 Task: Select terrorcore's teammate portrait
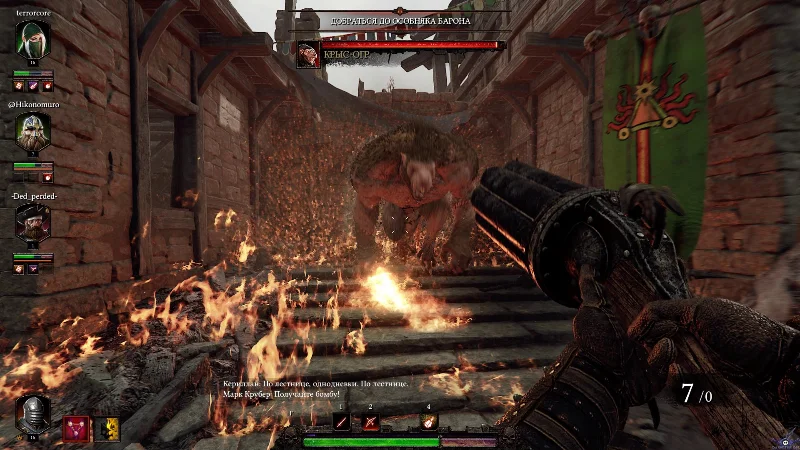(x=32, y=42)
